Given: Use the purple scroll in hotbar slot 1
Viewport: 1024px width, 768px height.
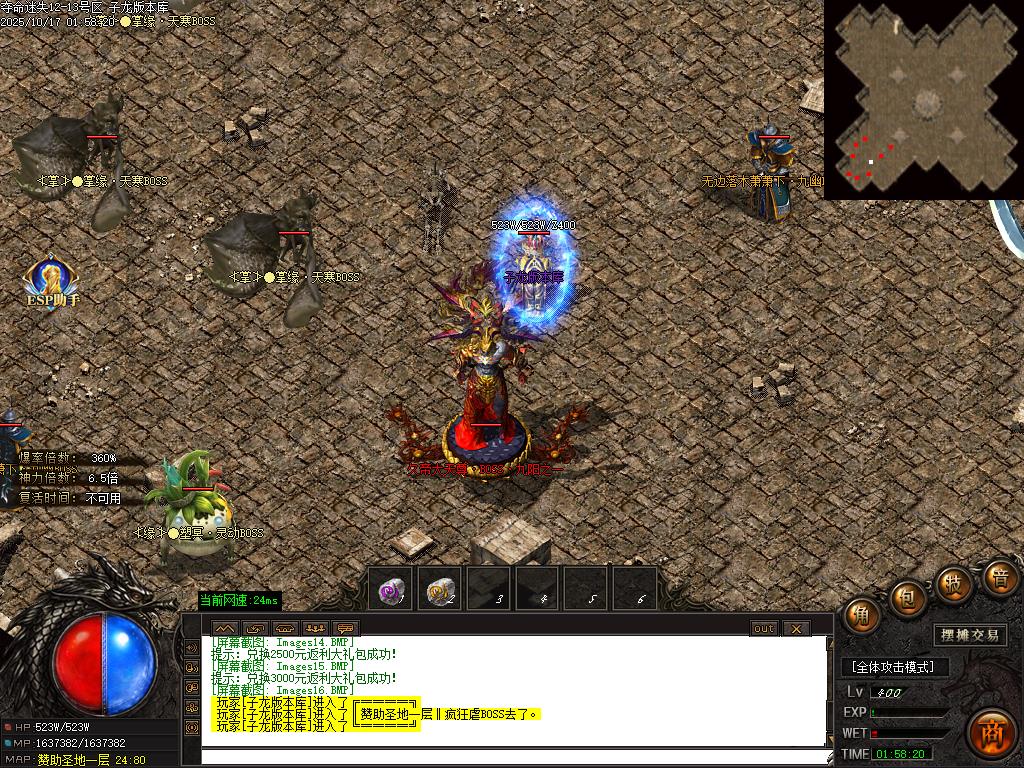Looking at the screenshot, I should point(390,591).
